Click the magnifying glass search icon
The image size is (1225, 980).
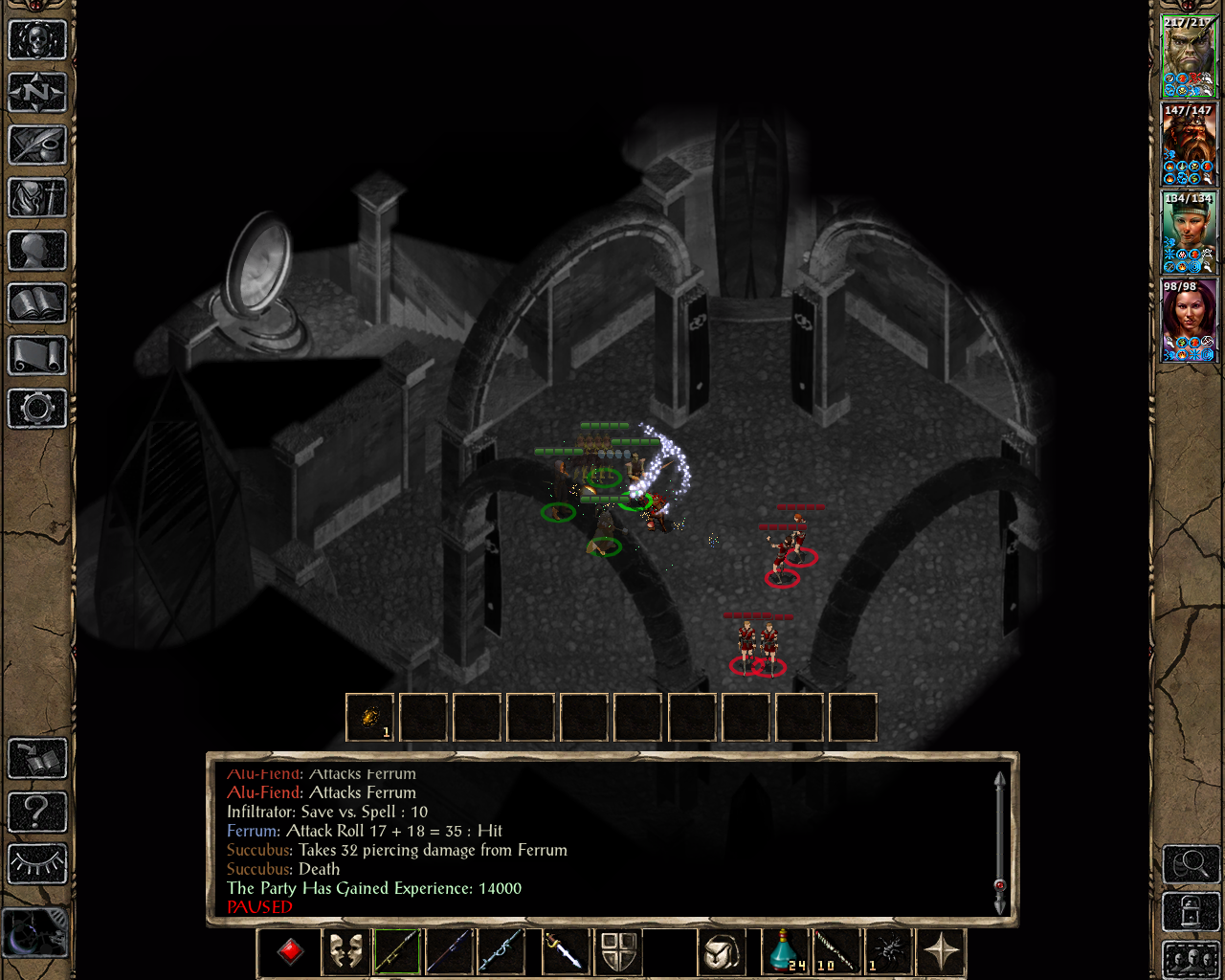(1190, 864)
